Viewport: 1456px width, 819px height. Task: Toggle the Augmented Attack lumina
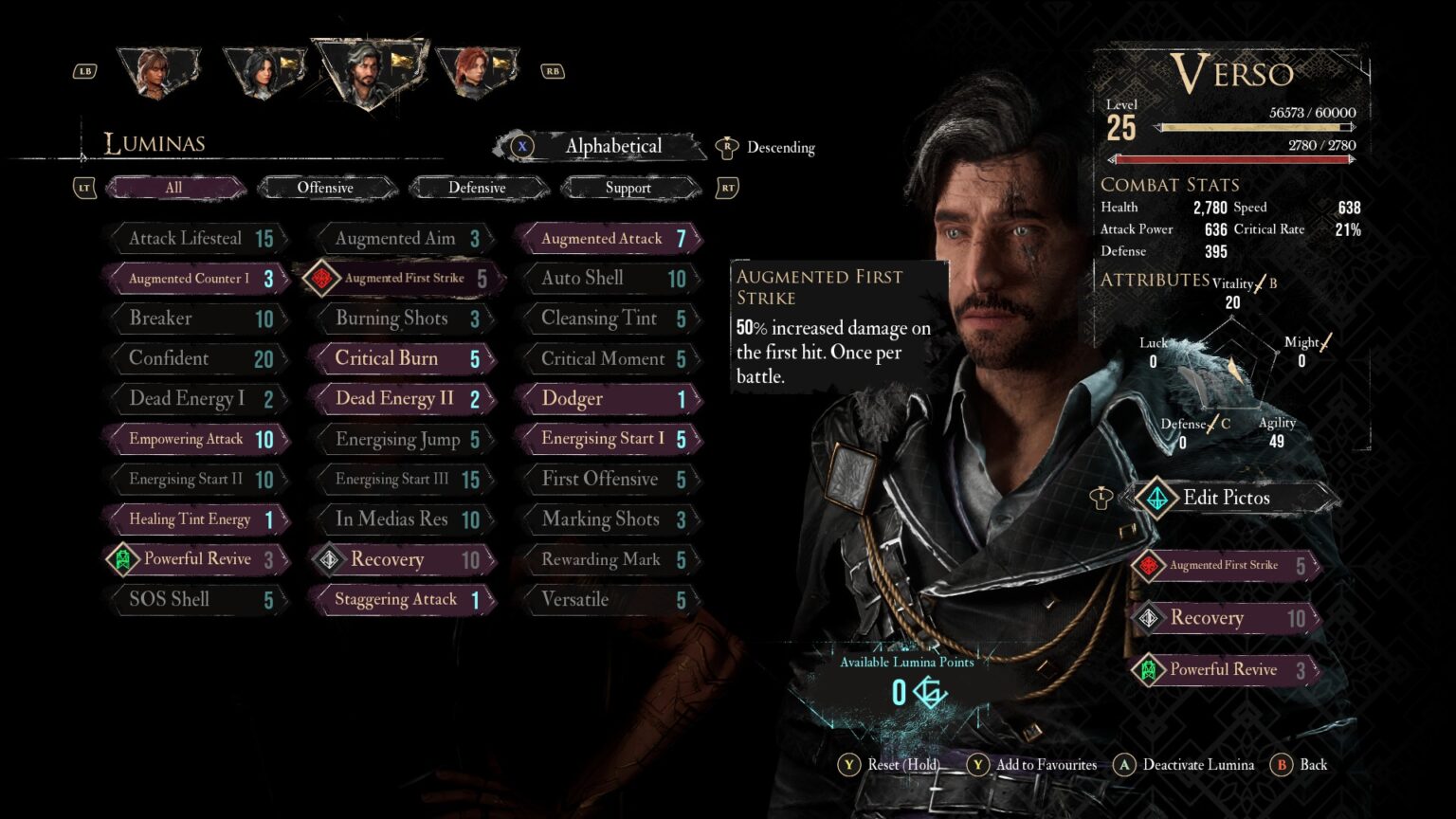coord(610,239)
